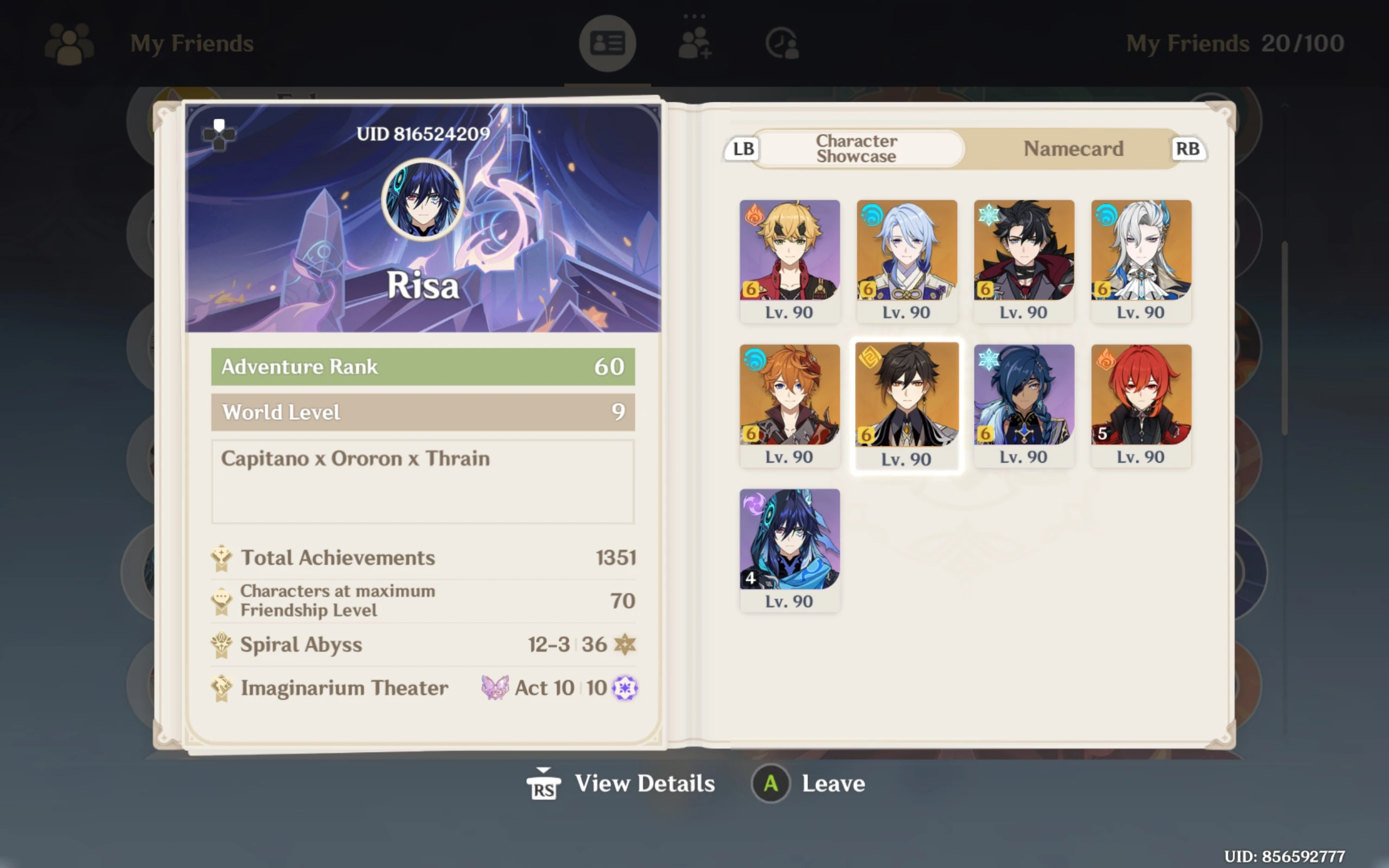Click the D-pad icon on the profile card
Image resolution: width=1389 pixels, height=868 pixels.
220,136
